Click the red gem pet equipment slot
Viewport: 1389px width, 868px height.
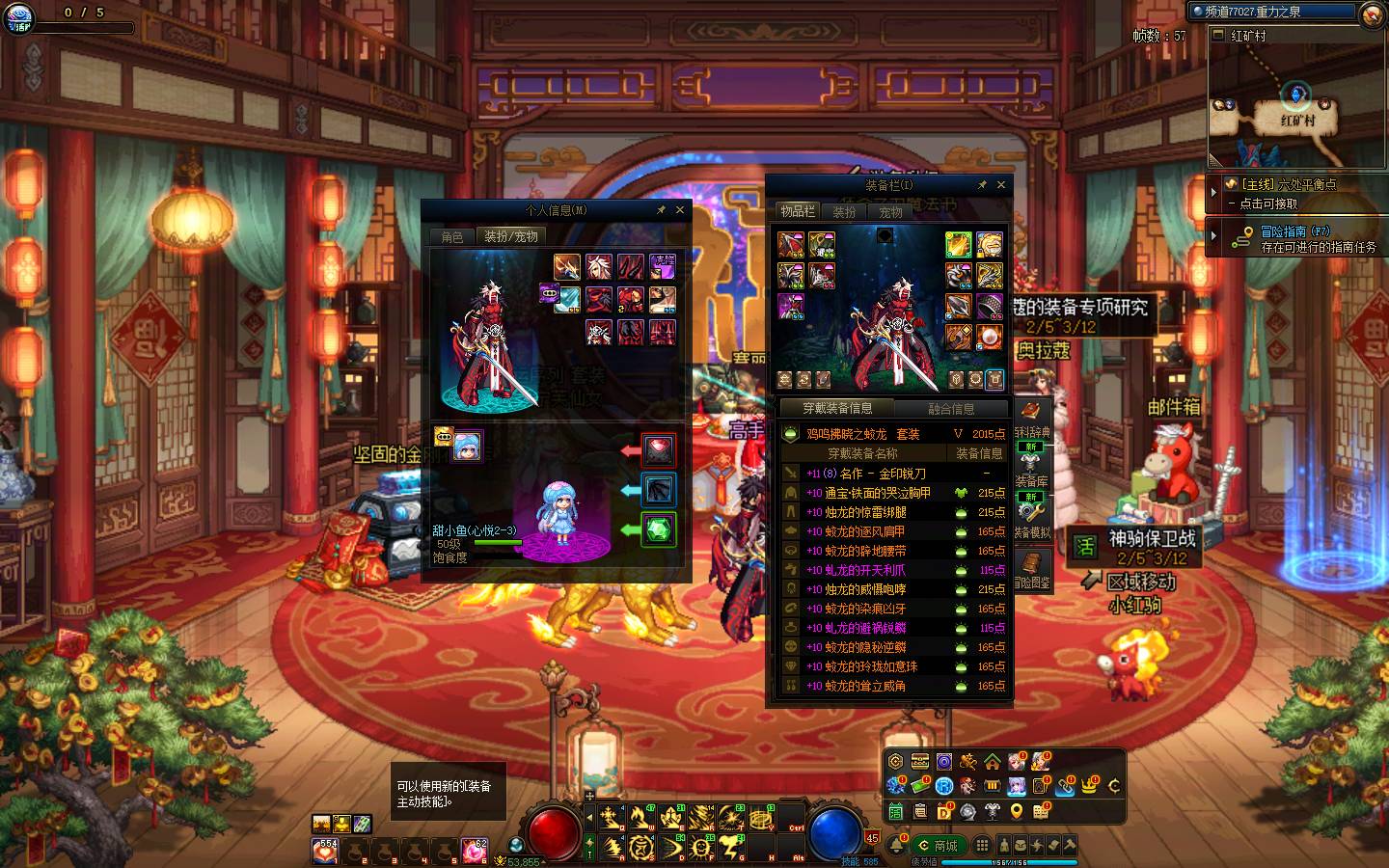659,450
